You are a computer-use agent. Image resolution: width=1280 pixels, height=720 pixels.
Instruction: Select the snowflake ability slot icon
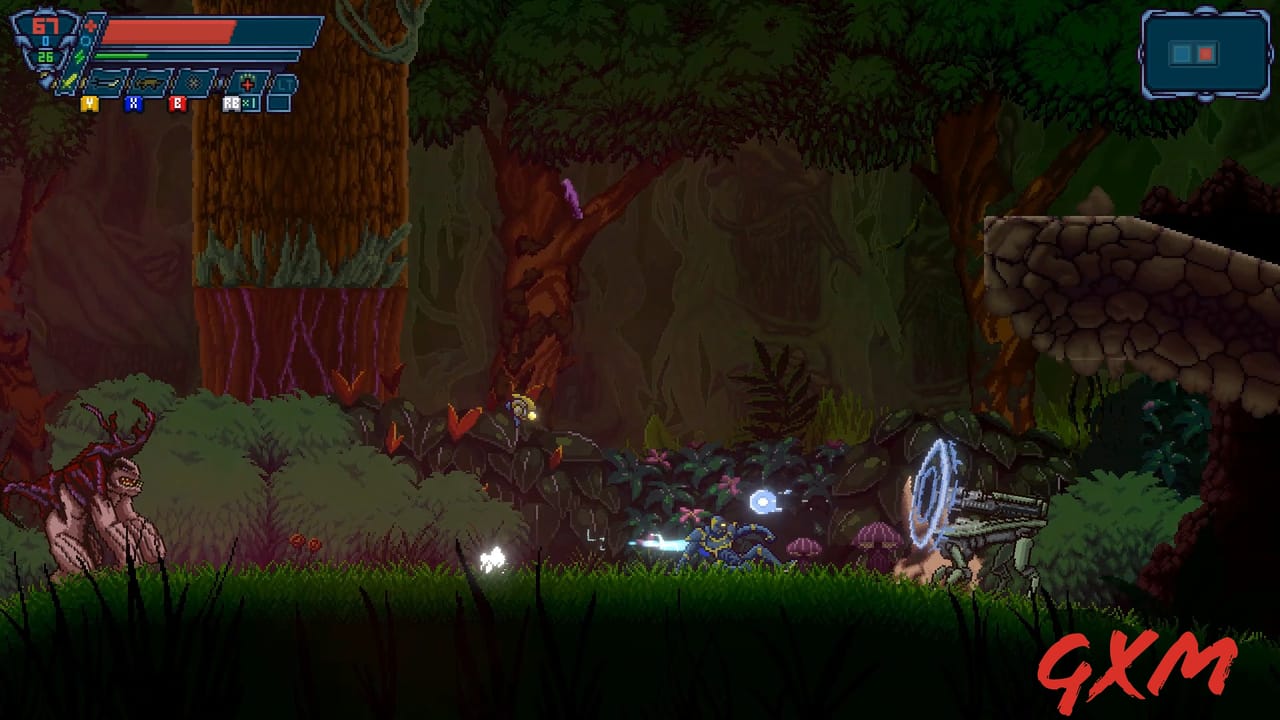point(196,81)
